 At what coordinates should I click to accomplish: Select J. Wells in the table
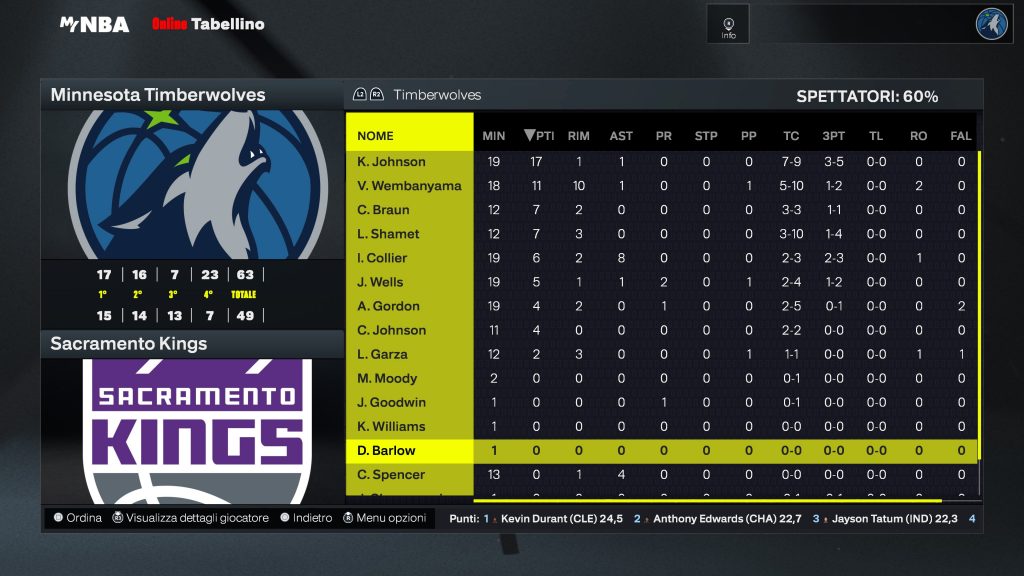(380, 282)
